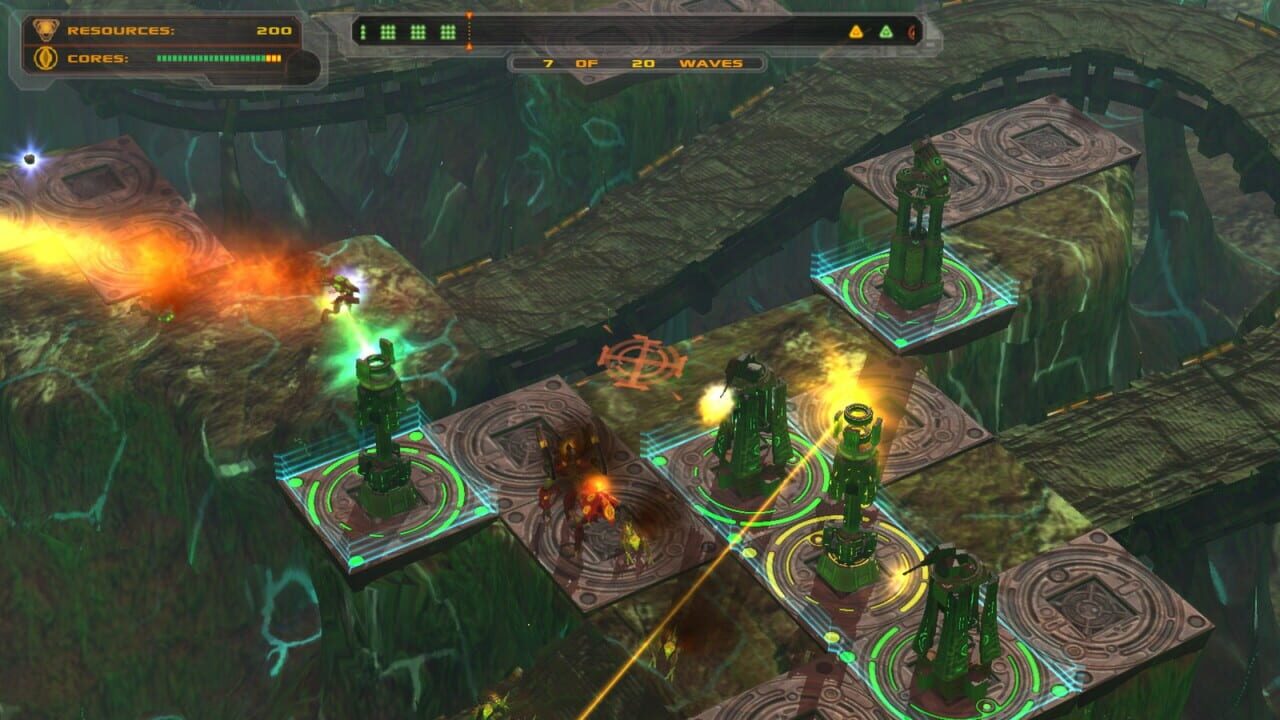Click the Cores orb icon
Viewport: 1280px width, 720px height.
46,57
